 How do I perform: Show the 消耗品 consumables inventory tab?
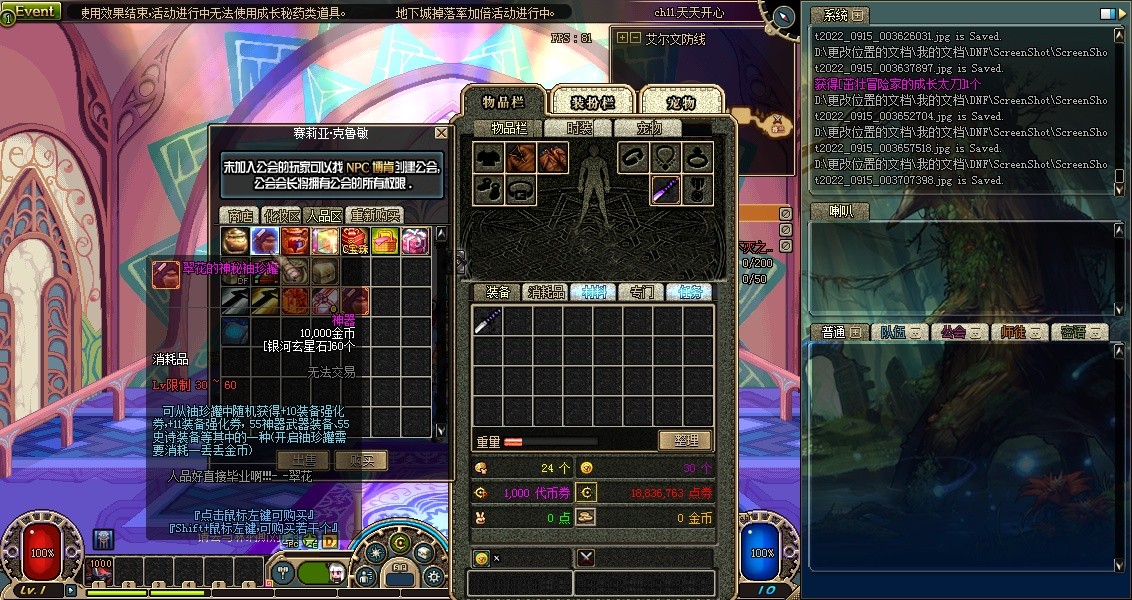(x=545, y=292)
